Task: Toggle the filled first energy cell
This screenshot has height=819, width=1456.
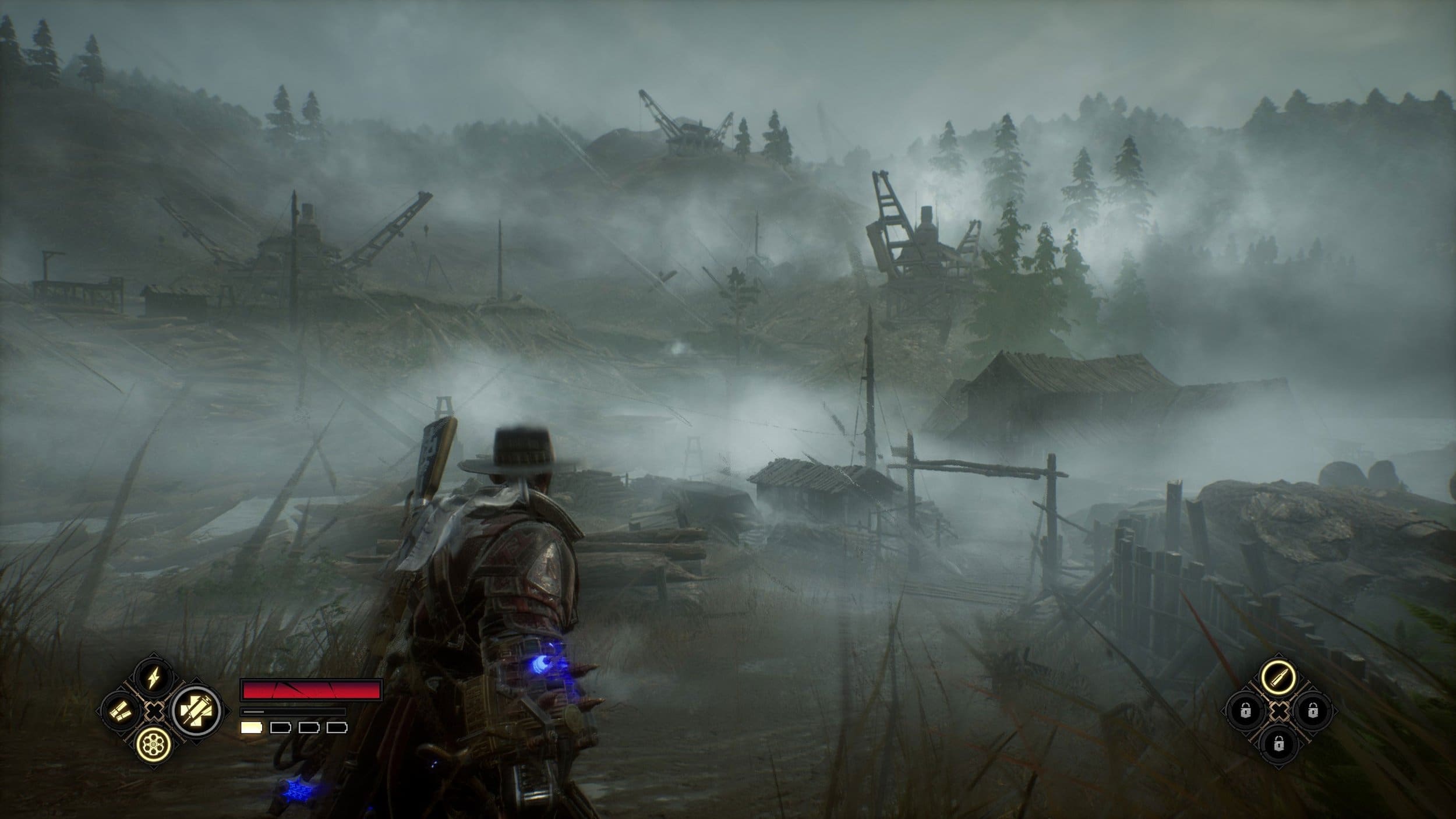Action: coord(252,729)
